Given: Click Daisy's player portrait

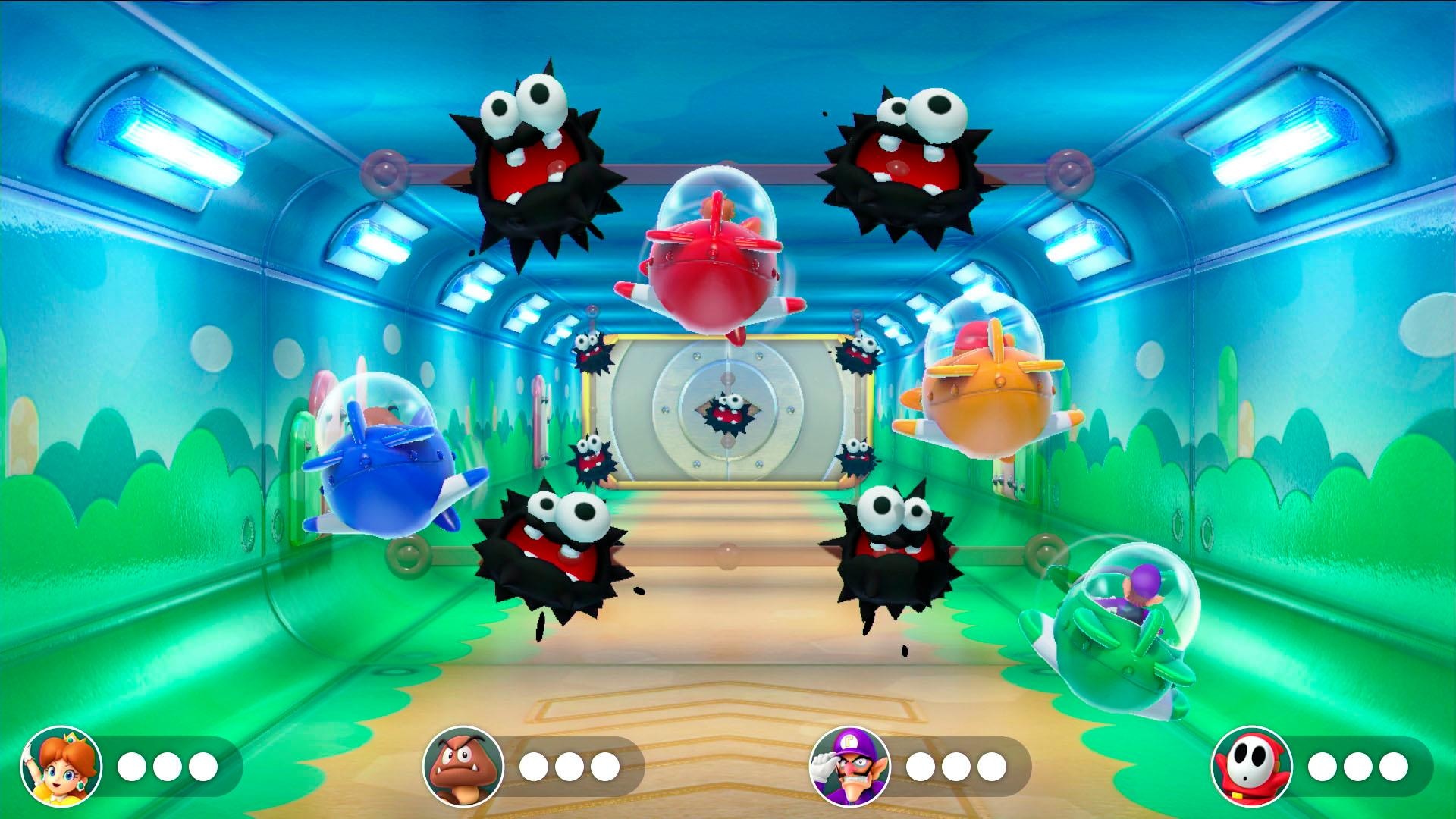Looking at the screenshot, I should (x=61, y=767).
